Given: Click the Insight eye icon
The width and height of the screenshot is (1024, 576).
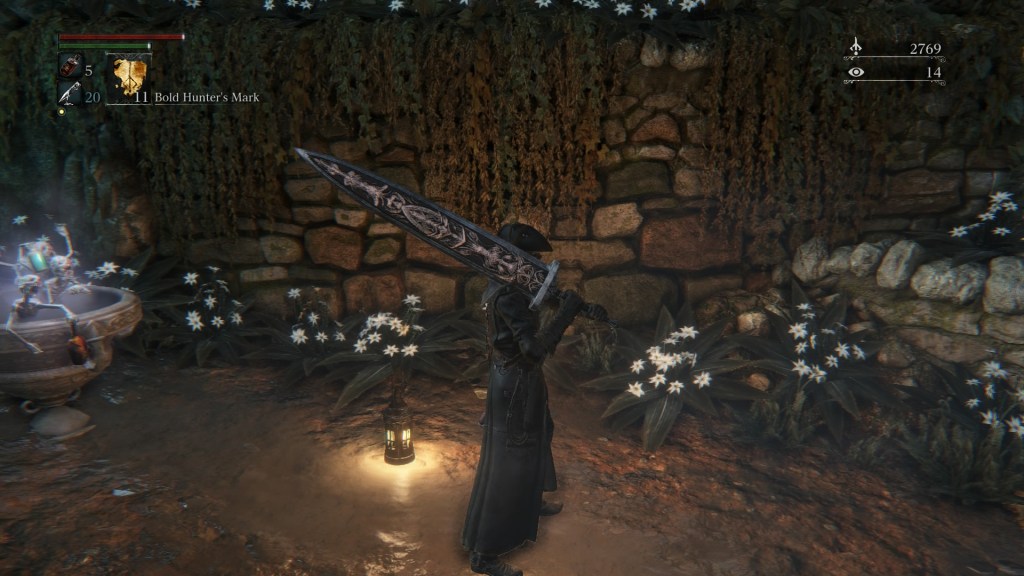Looking at the screenshot, I should (856, 72).
